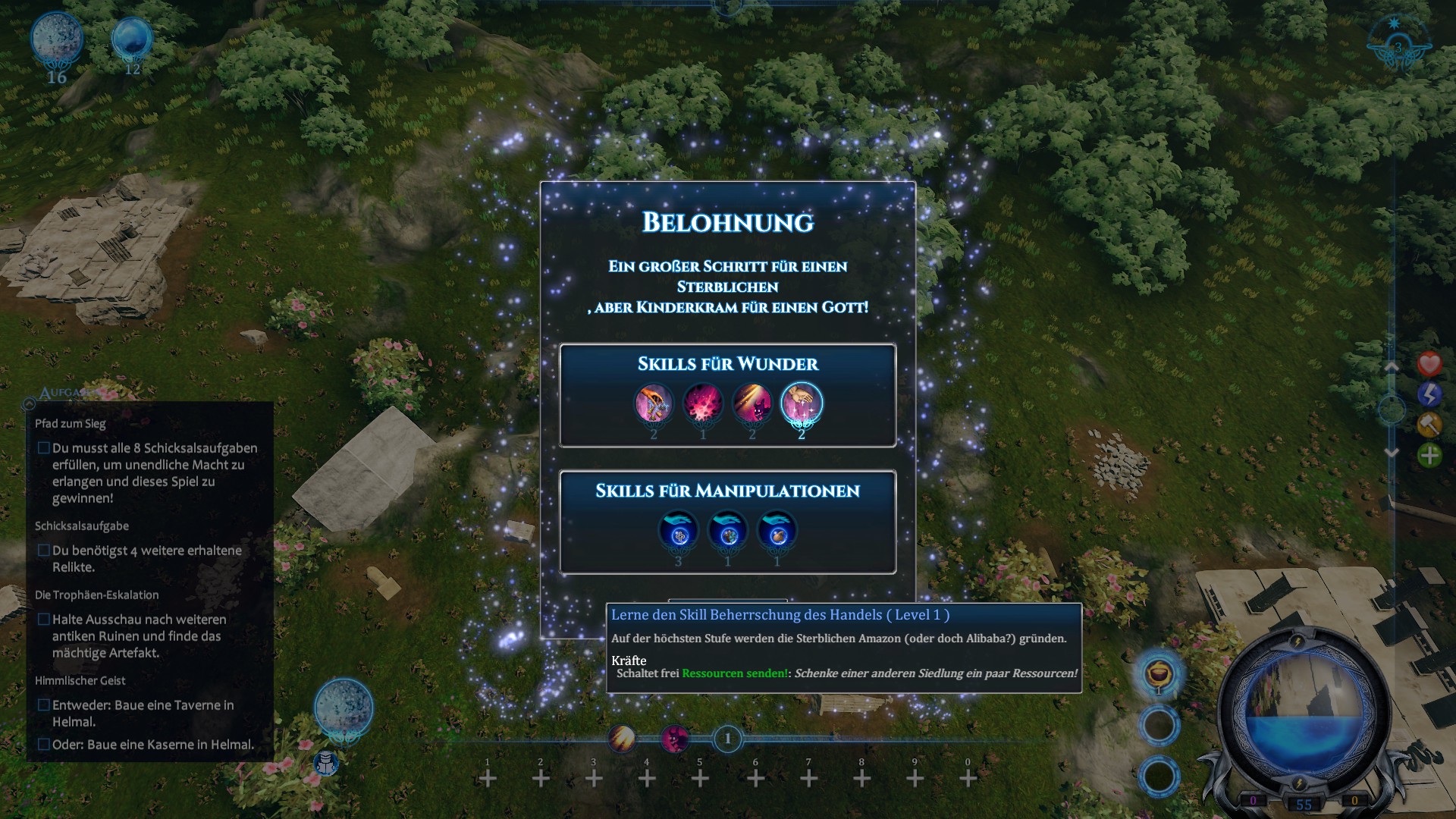Choose the hand with sparkles trade skill
The height and width of the screenshot is (819, 1456).
[802, 403]
